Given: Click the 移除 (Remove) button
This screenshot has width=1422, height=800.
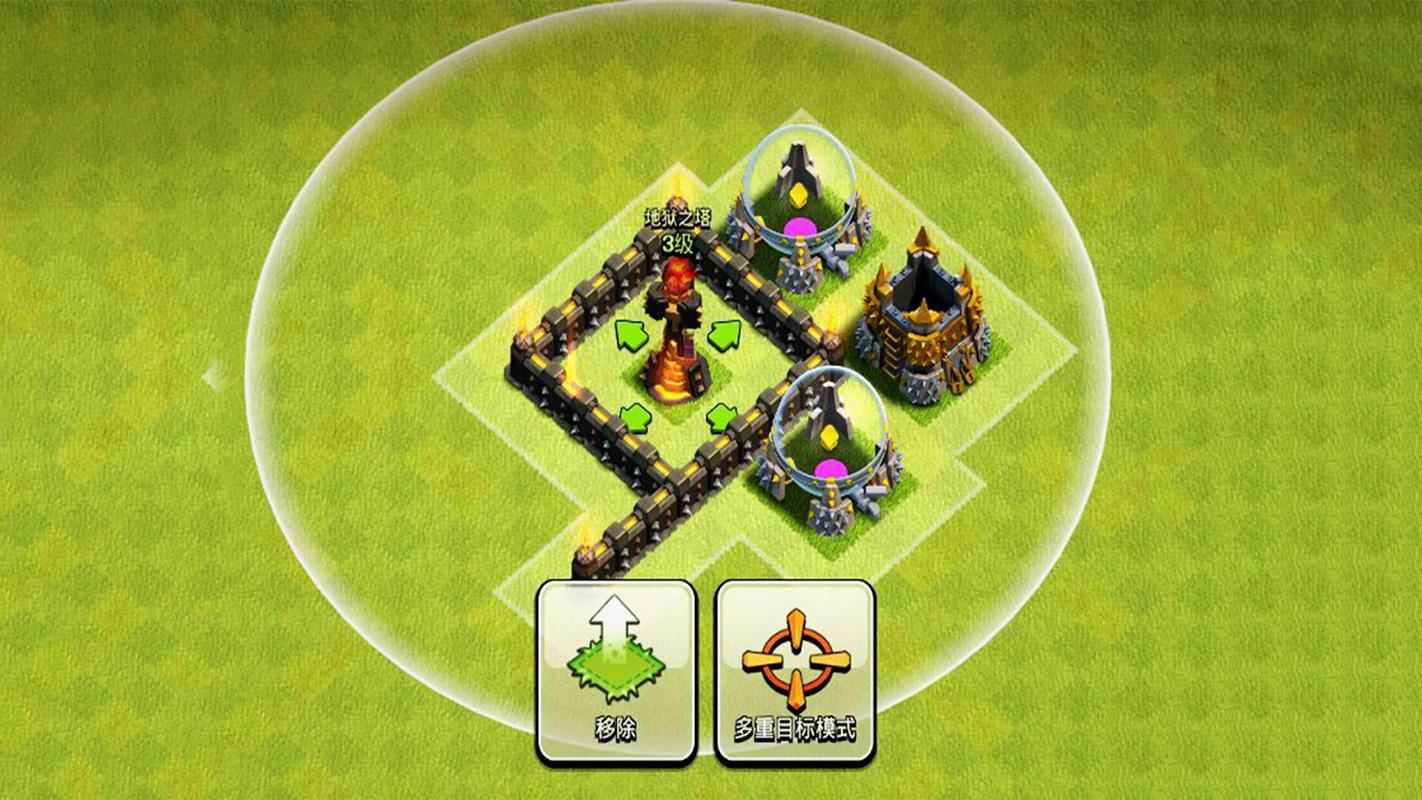Looking at the screenshot, I should tap(616, 671).
